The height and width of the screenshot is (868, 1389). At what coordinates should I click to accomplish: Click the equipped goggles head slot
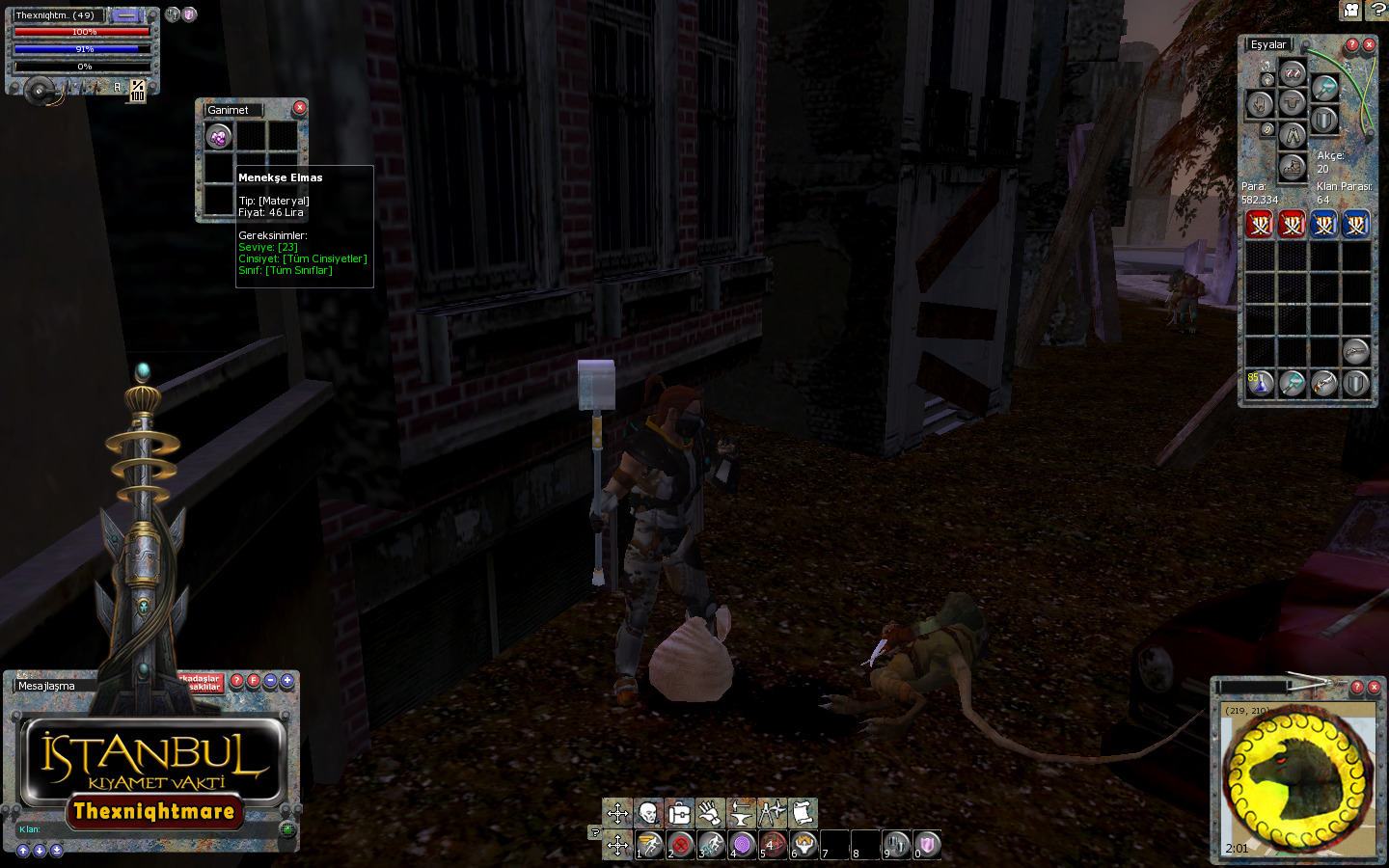pyautogui.click(x=1293, y=73)
